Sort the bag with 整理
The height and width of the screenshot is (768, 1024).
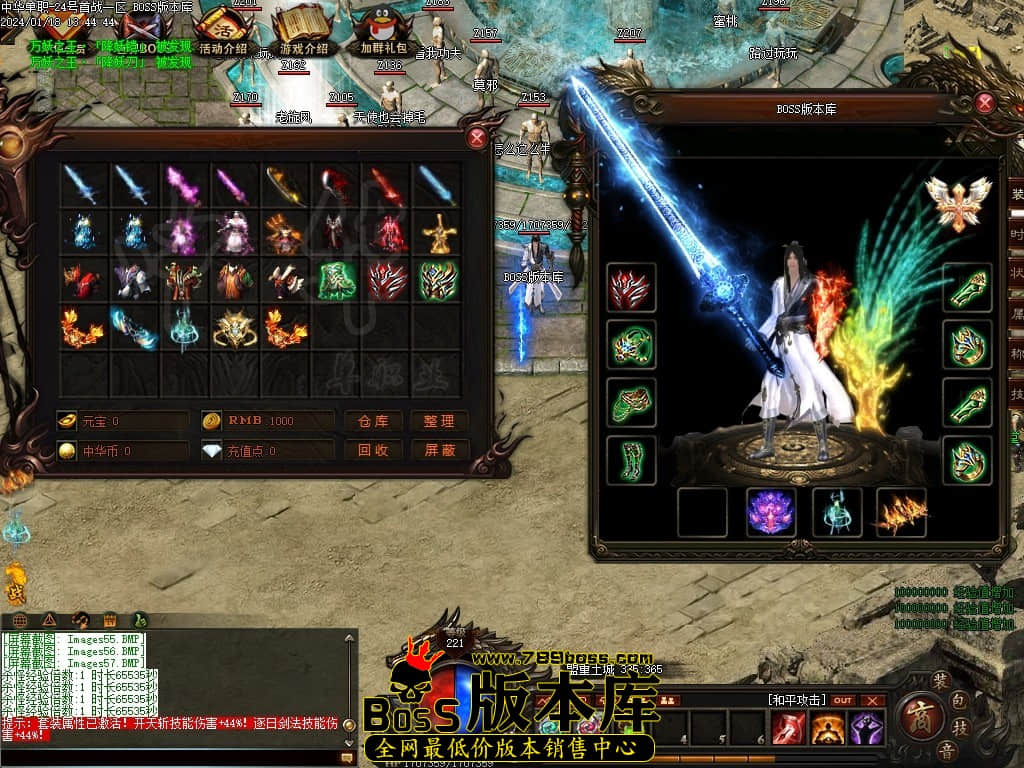point(439,421)
